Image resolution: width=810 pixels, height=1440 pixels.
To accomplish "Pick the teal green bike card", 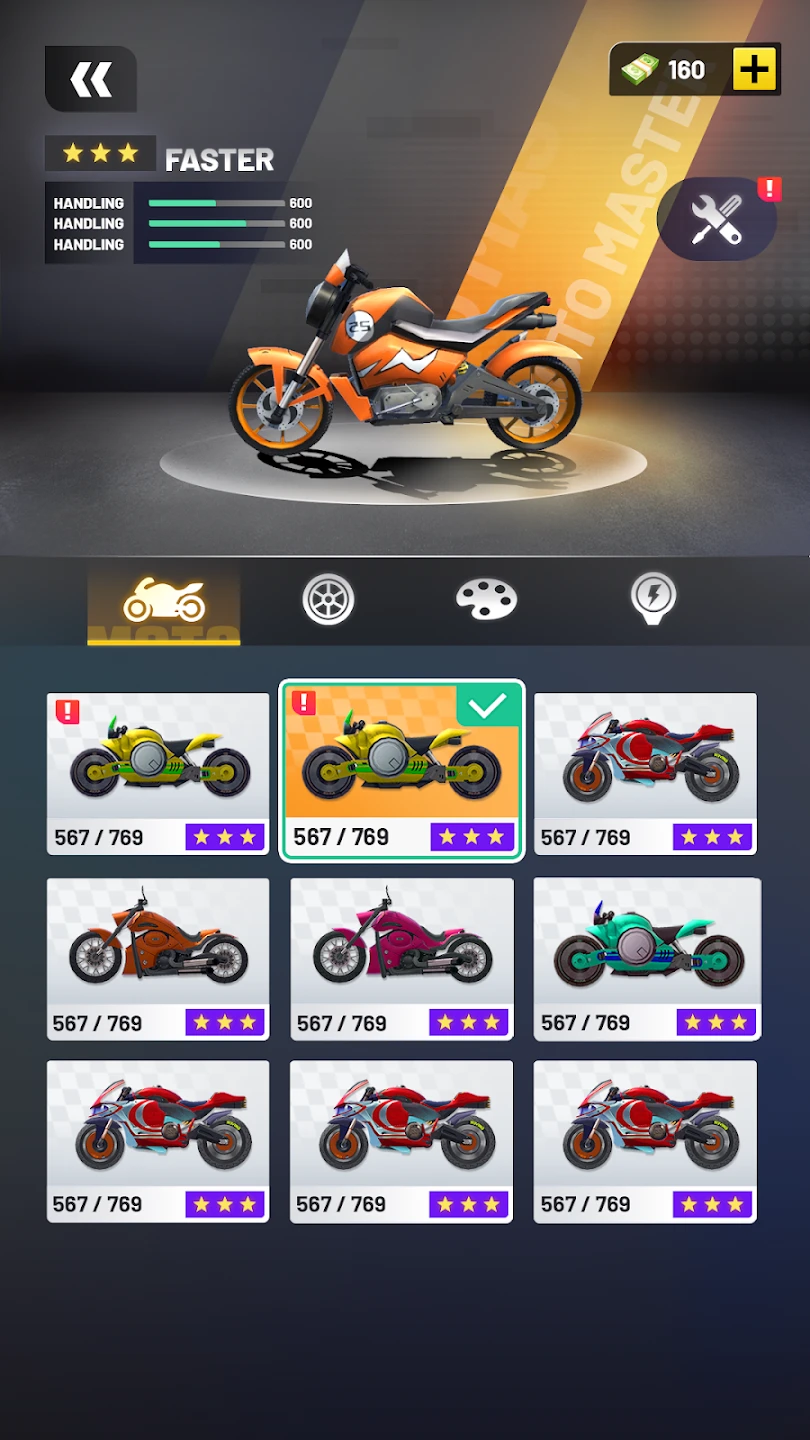I will (647, 959).
